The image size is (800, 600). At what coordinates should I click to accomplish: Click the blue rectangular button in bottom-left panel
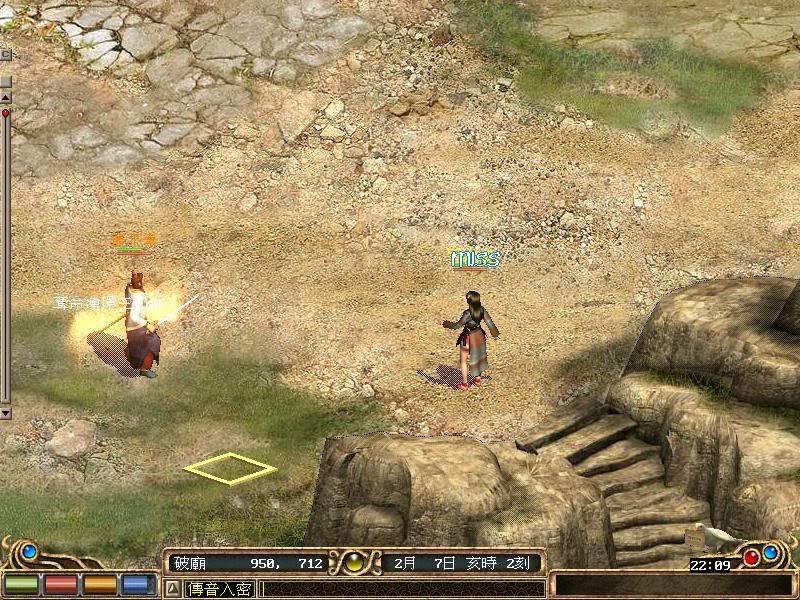pyautogui.click(x=137, y=585)
